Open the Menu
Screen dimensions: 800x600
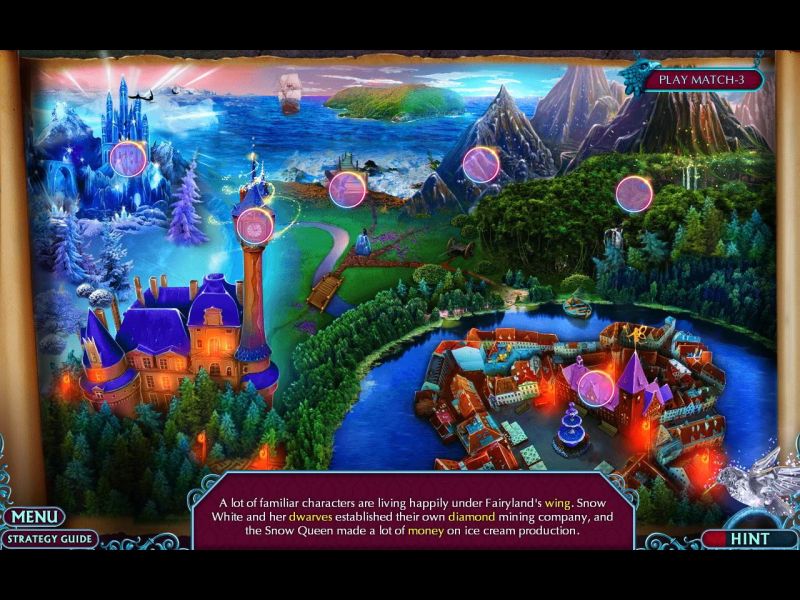[32, 517]
